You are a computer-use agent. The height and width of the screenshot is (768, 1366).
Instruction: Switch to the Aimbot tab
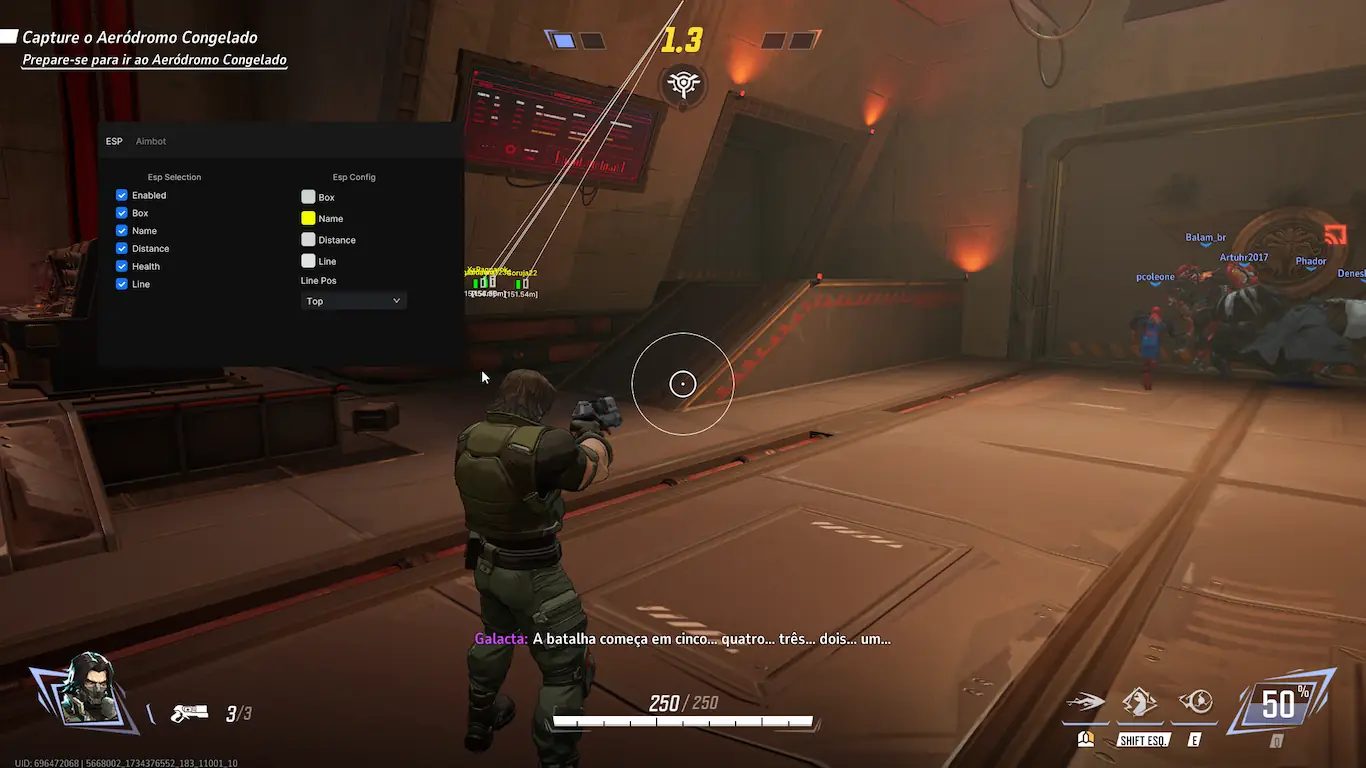tap(151, 141)
